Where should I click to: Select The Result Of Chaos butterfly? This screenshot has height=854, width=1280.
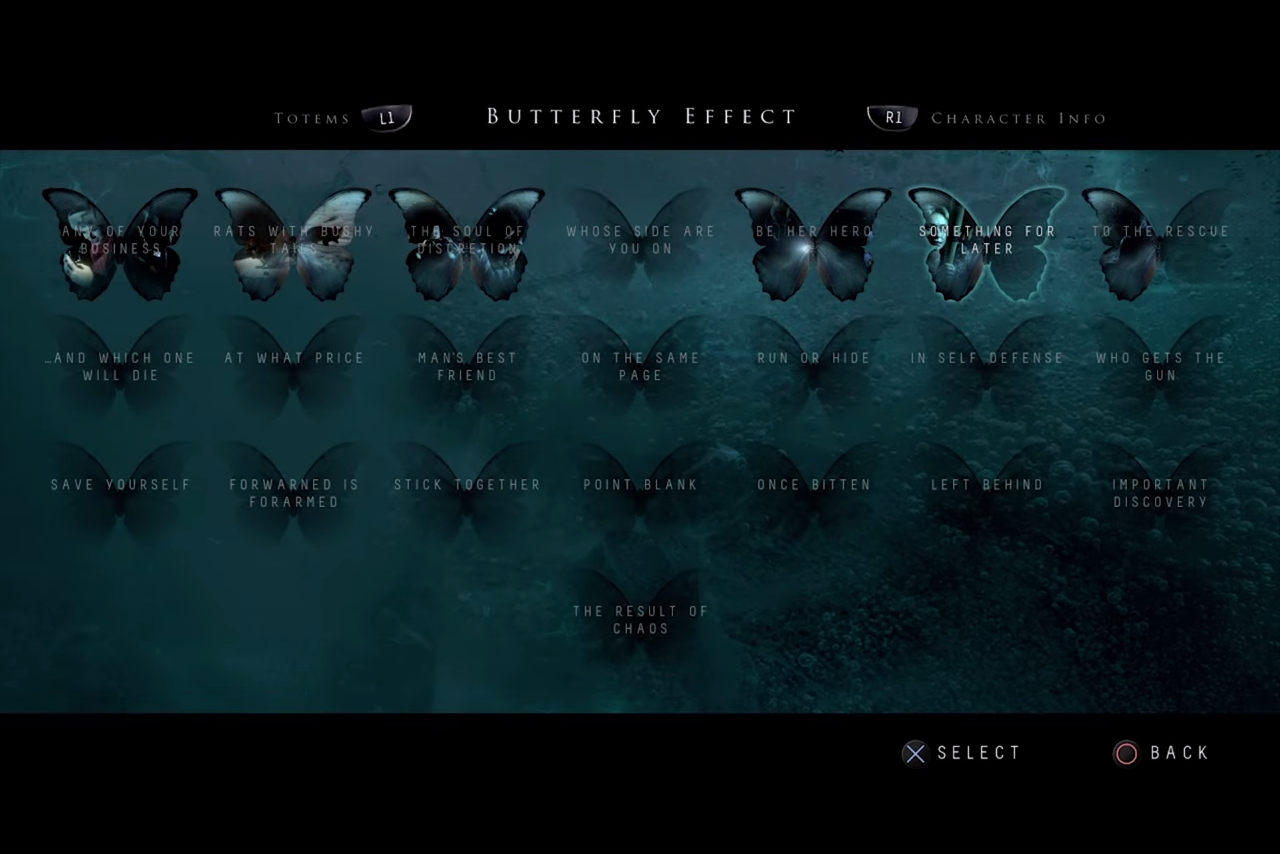coord(641,620)
